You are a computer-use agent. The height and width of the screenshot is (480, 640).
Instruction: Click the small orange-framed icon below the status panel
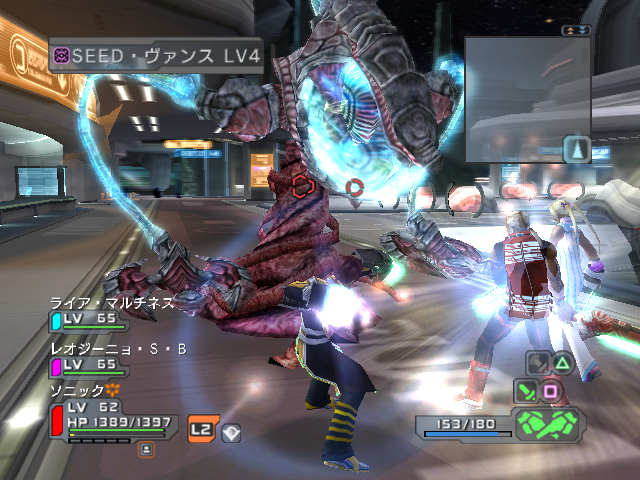[146, 450]
